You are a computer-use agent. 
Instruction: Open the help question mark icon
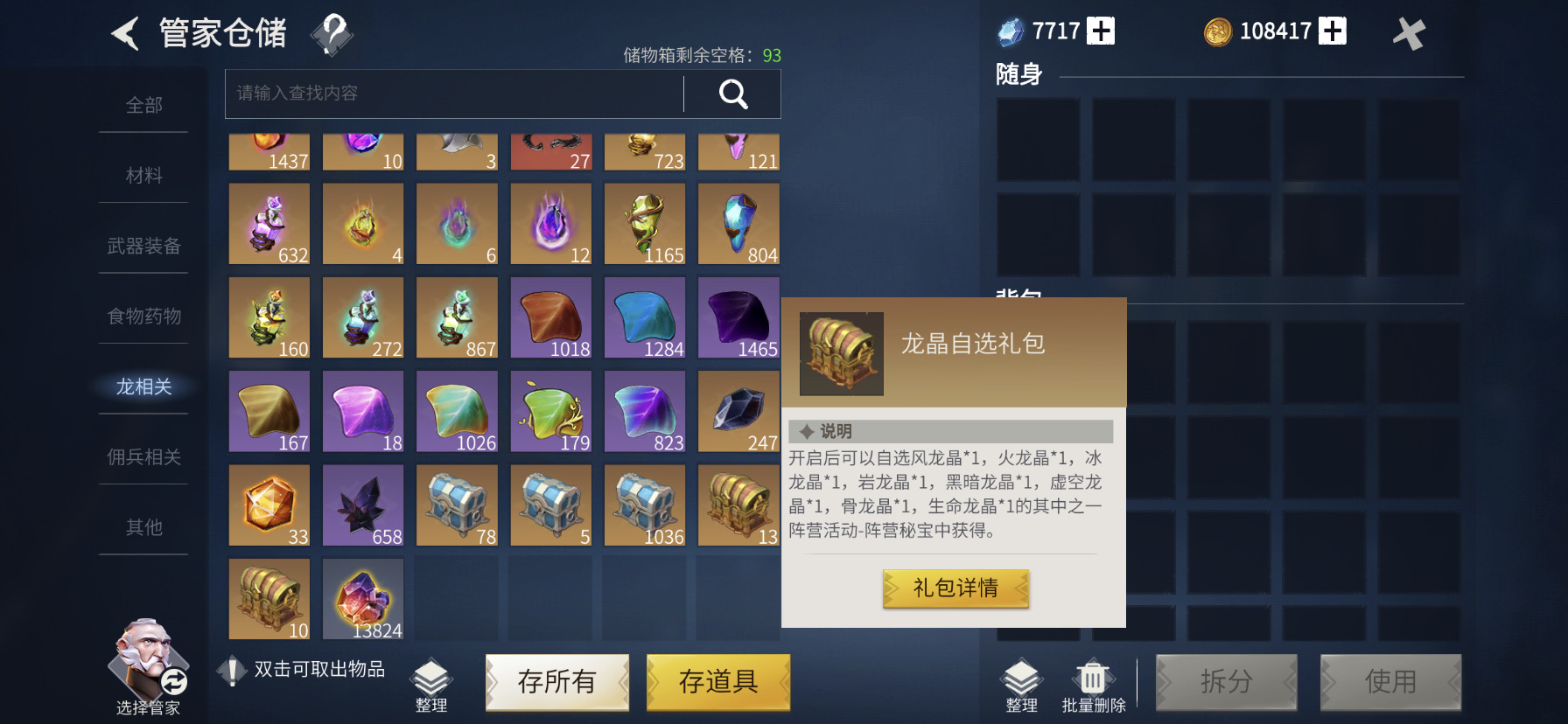click(333, 33)
